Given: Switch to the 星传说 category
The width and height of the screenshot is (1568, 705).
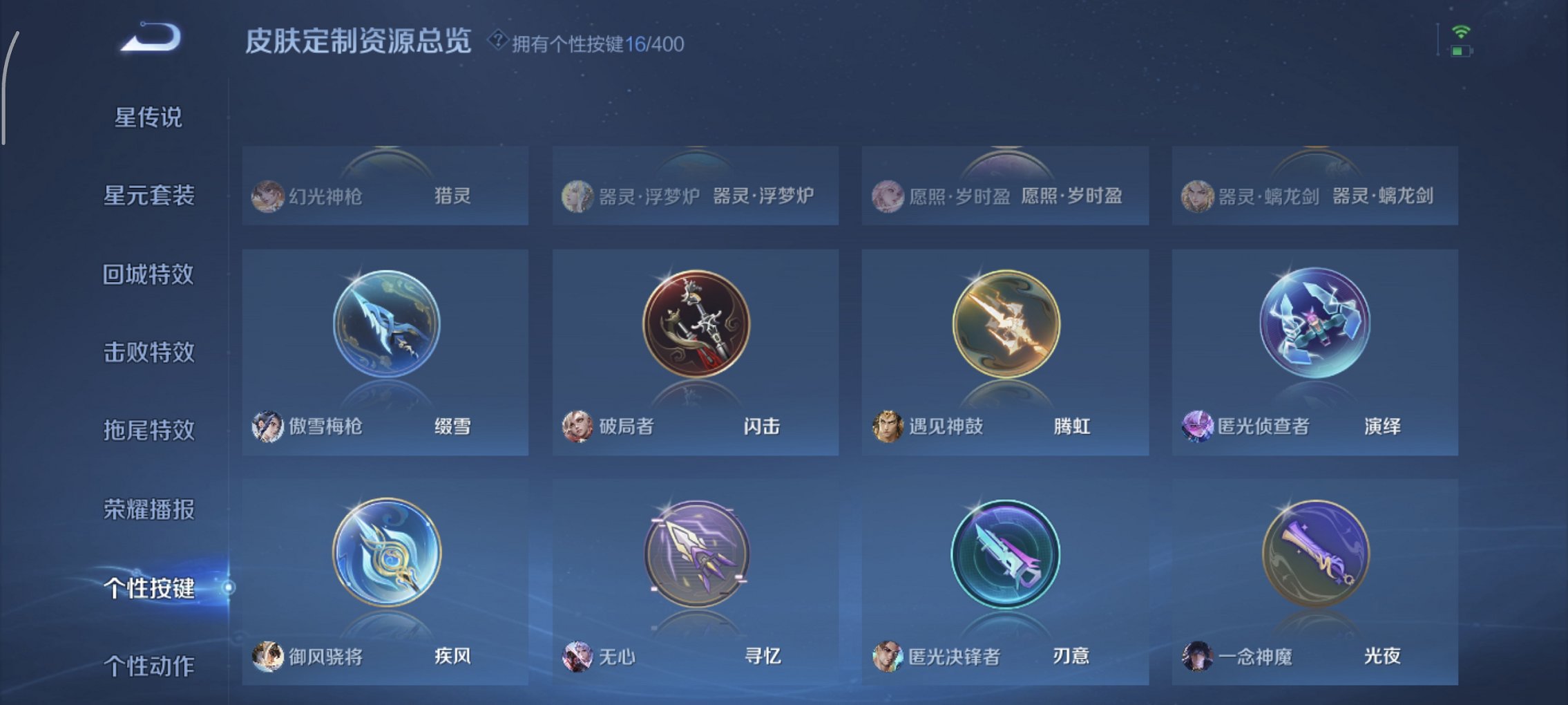Looking at the screenshot, I should tap(147, 117).
